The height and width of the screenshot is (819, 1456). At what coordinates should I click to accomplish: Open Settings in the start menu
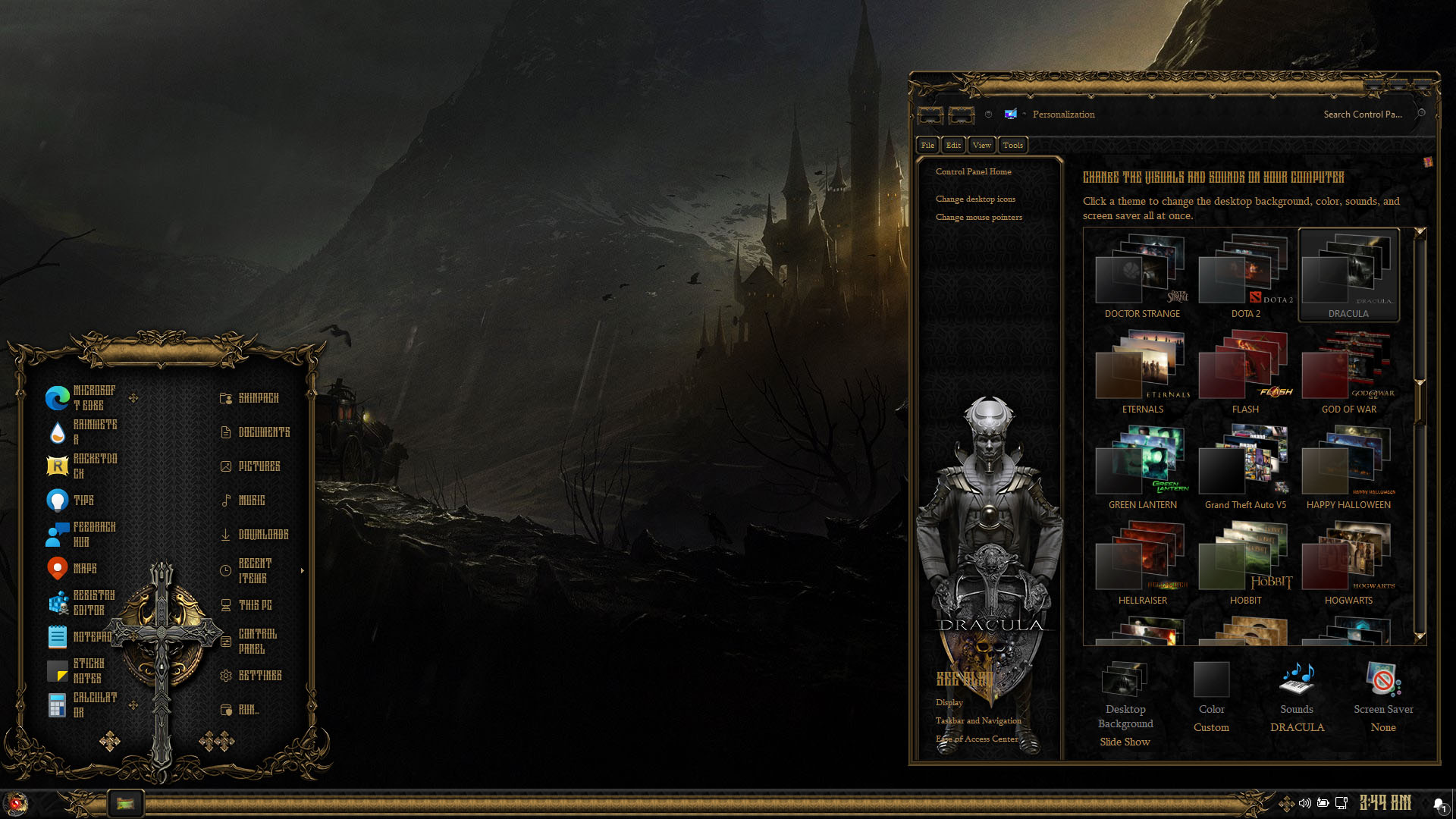point(259,676)
